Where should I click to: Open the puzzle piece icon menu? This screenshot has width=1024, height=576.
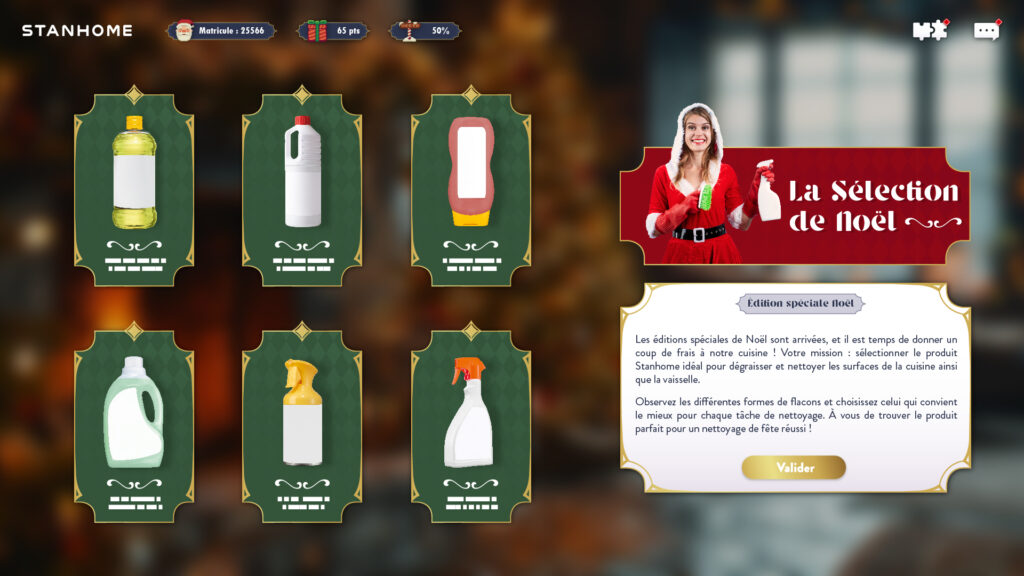click(x=930, y=31)
